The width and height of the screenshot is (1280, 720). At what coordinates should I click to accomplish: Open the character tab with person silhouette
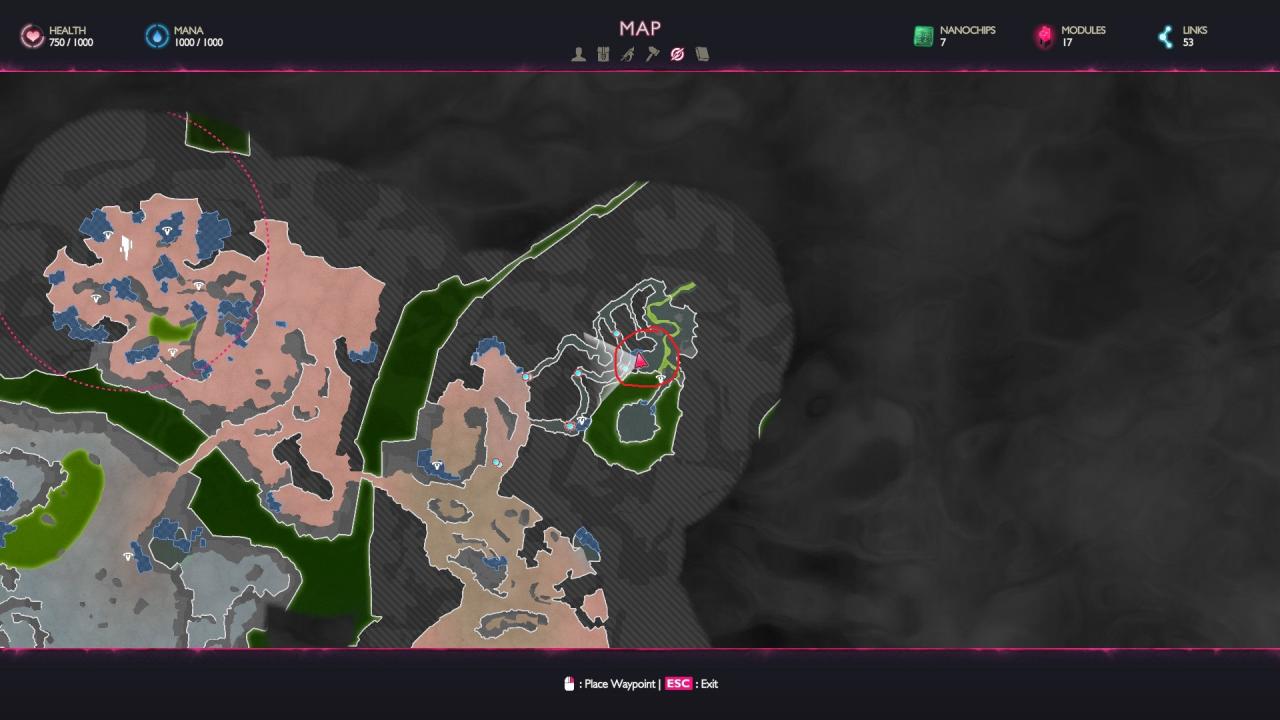[x=578, y=54]
